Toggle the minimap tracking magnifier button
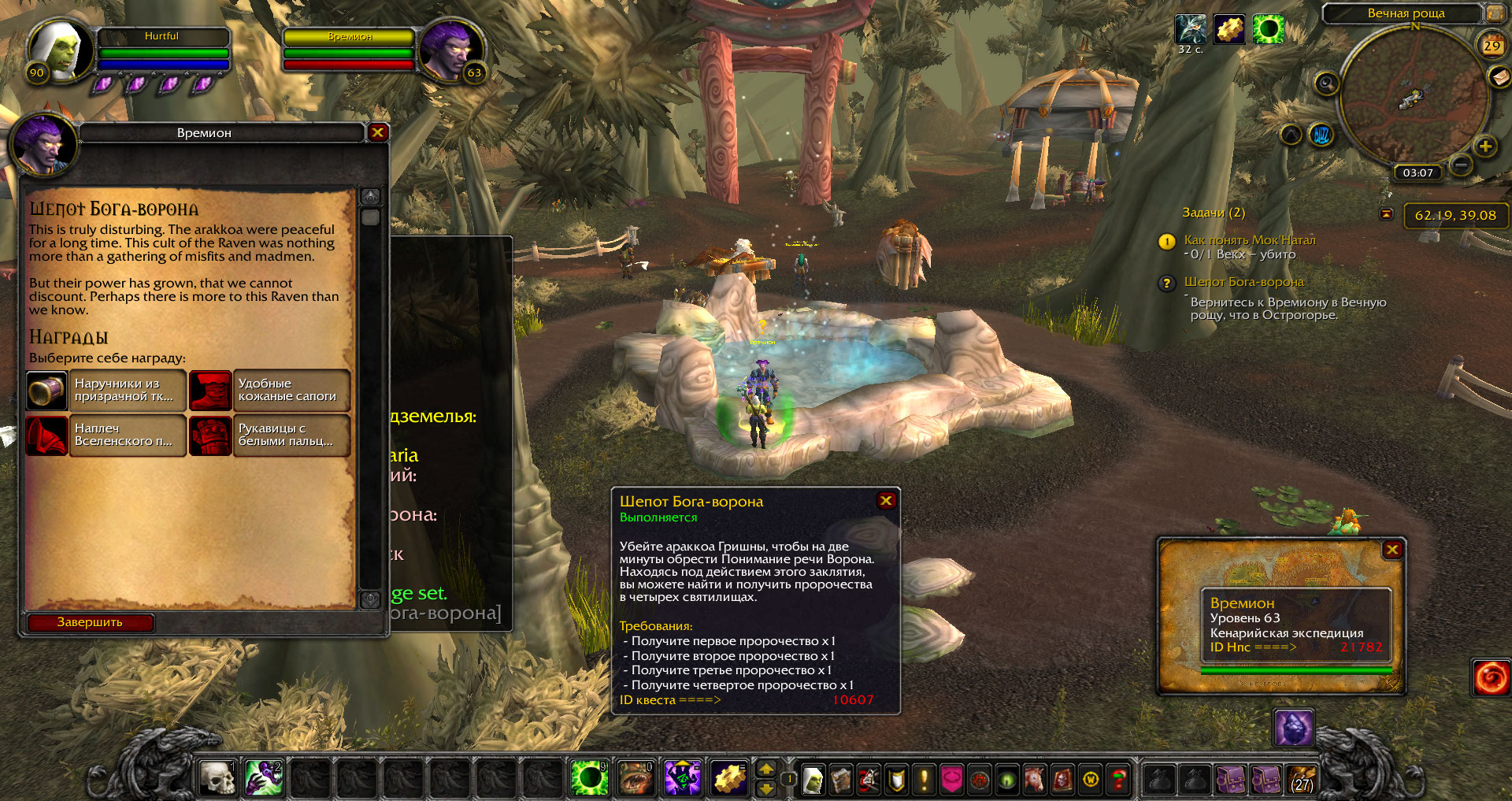1512x801 pixels. tap(1326, 83)
